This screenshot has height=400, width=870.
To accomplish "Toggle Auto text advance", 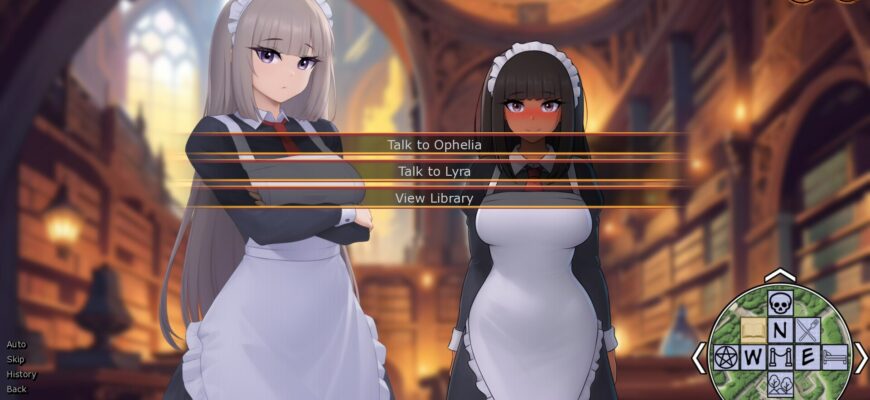I will [16, 344].
